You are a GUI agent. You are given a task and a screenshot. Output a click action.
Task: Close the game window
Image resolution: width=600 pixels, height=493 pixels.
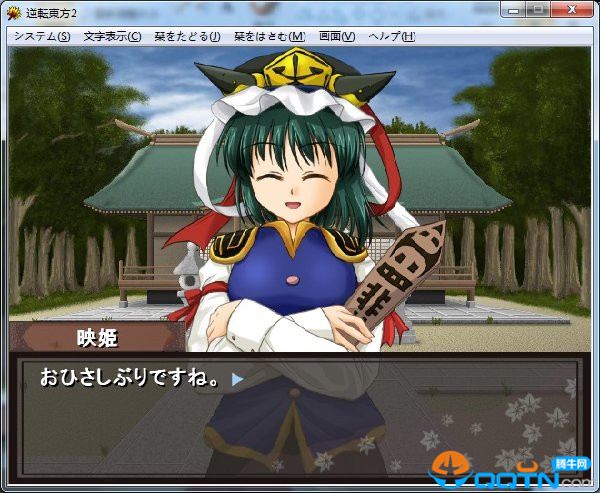point(573,9)
